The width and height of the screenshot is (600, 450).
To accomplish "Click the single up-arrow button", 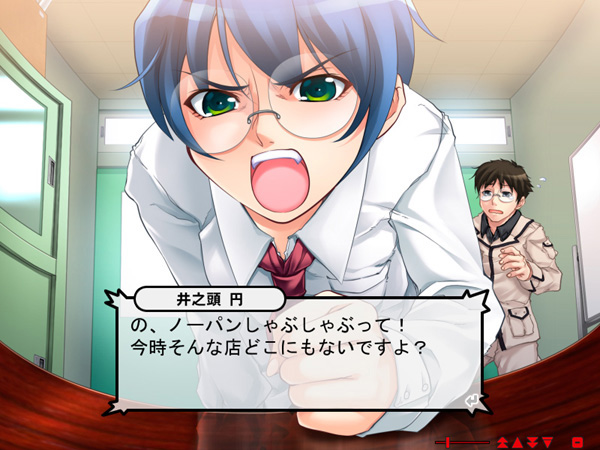I will pyautogui.click(x=518, y=441).
